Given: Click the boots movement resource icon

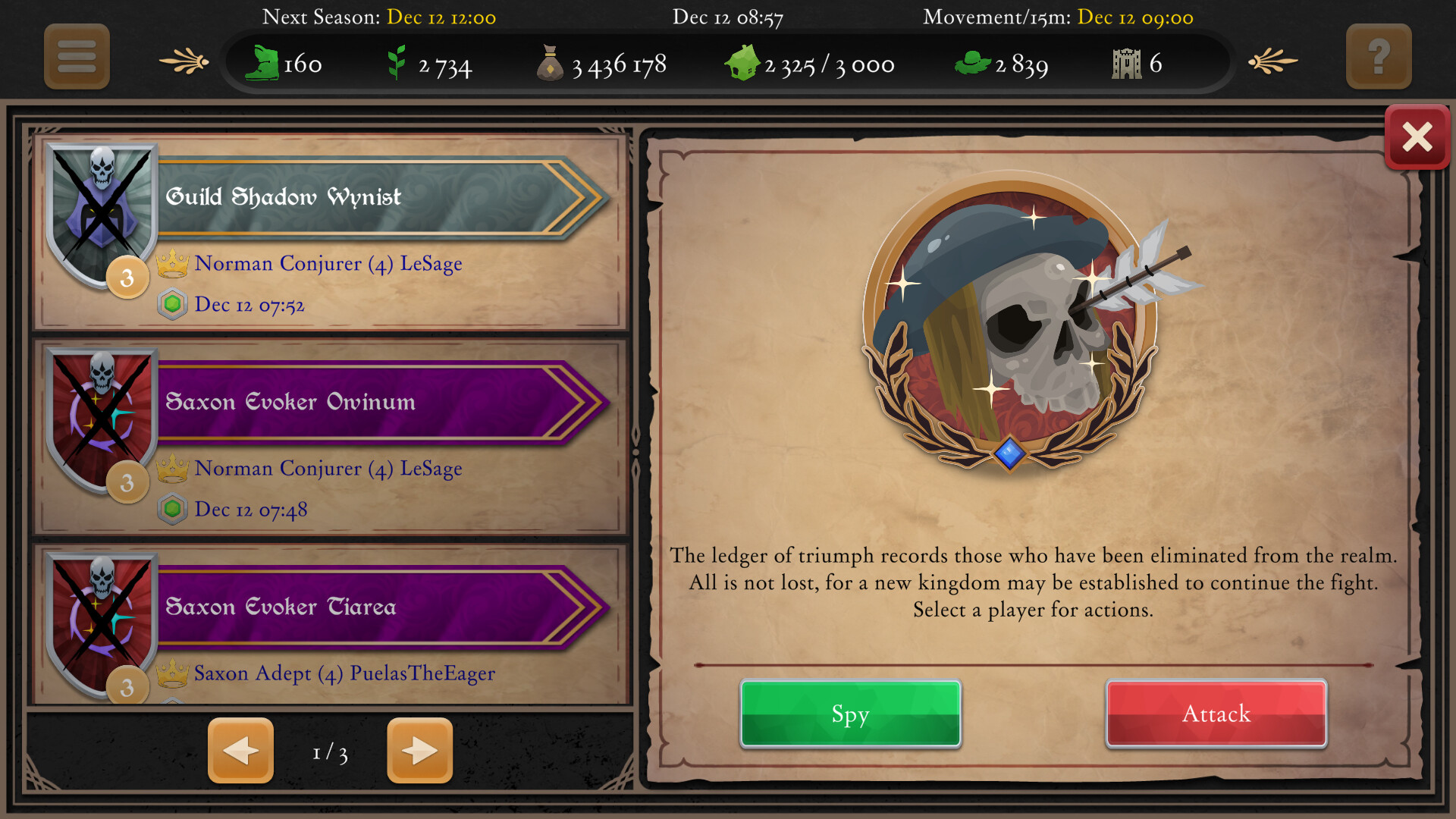Looking at the screenshot, I should coord(264,64).
